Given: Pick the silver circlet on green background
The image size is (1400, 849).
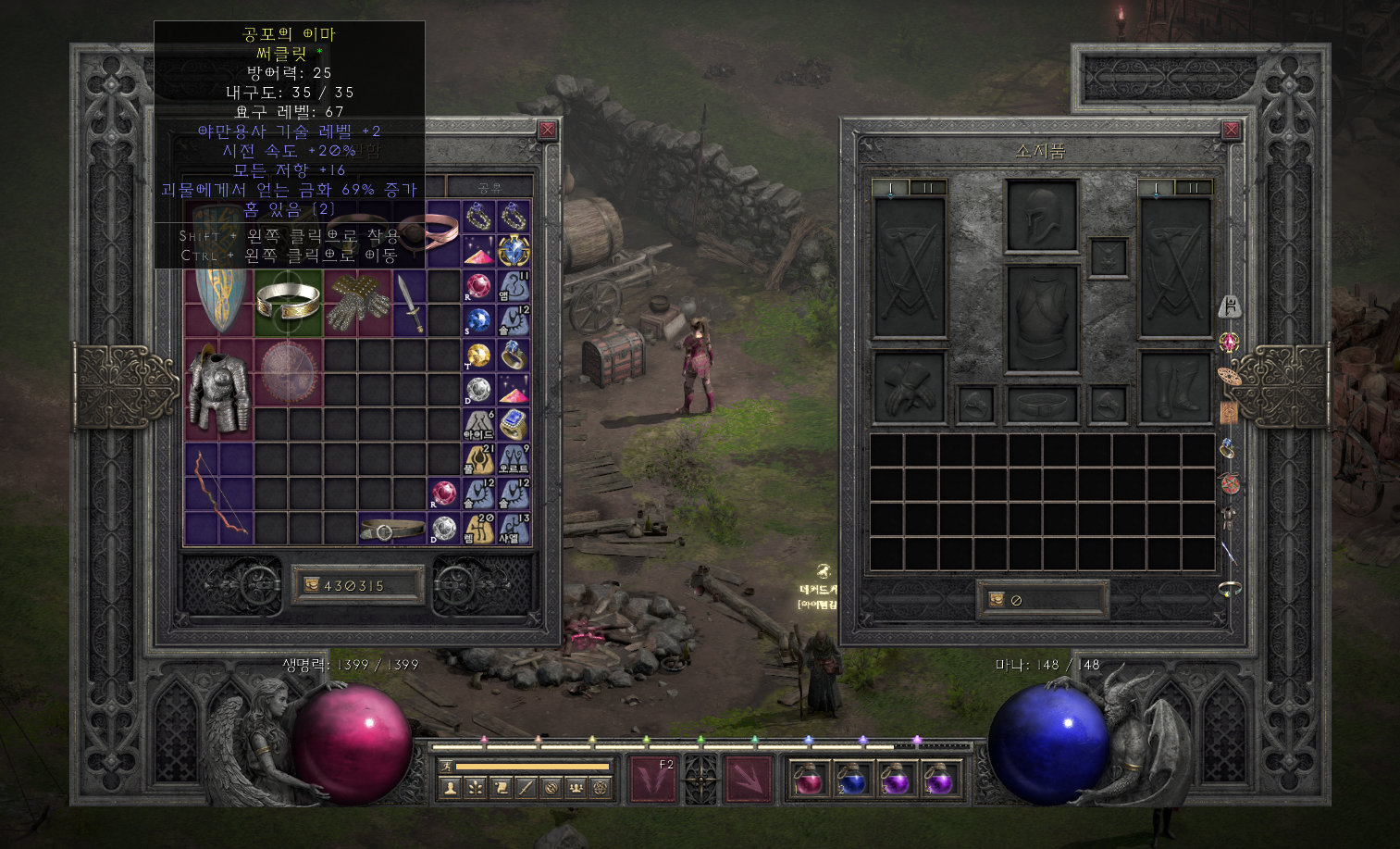Looking at the screenshot, I should point(288,303).
